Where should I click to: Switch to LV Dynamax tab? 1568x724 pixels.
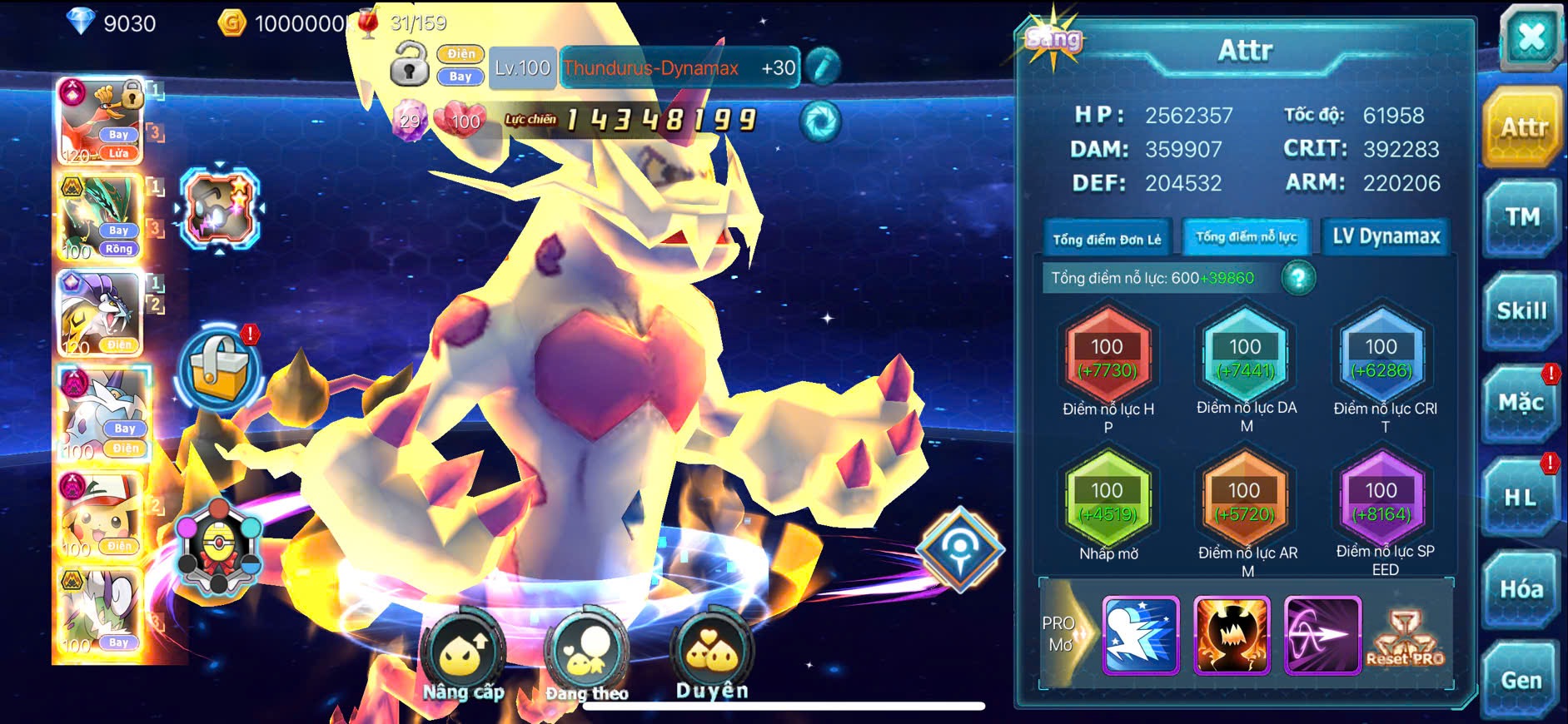[x=1386, y=237]
